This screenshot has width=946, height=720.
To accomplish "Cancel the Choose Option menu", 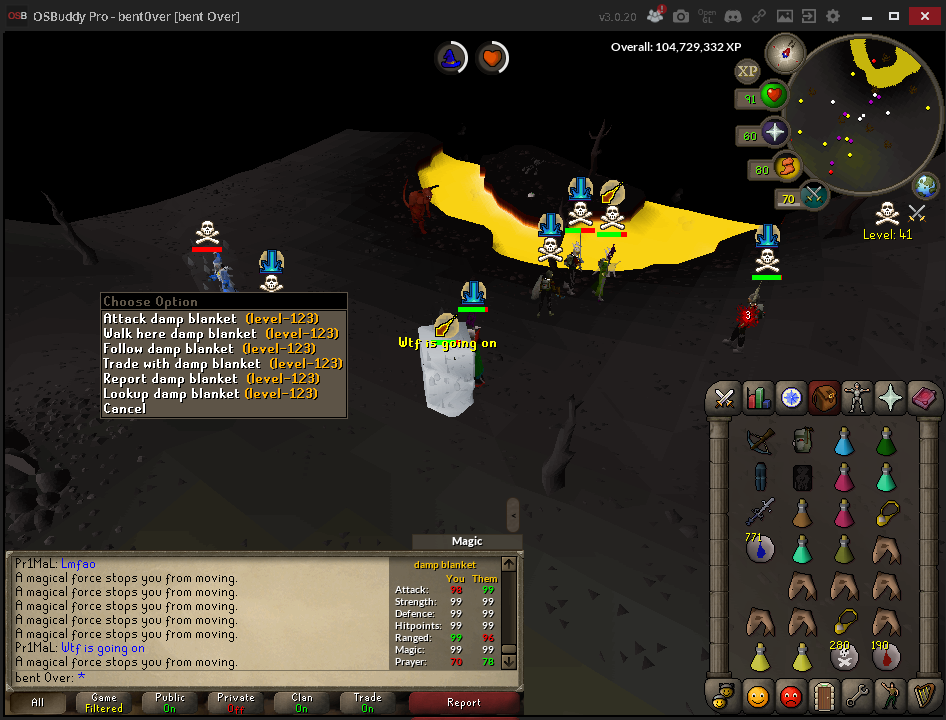I will pos(124,409).
